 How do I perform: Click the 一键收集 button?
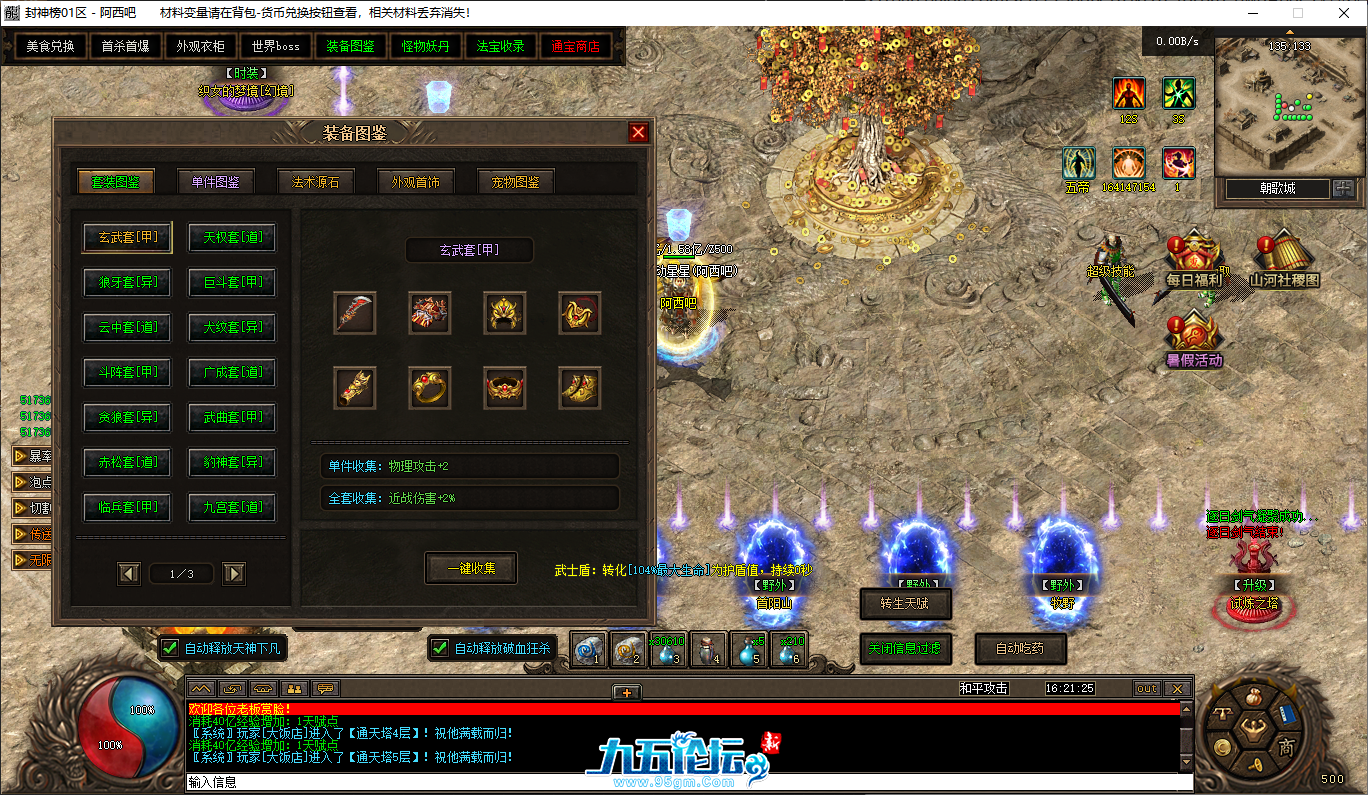tap(470, 568)
